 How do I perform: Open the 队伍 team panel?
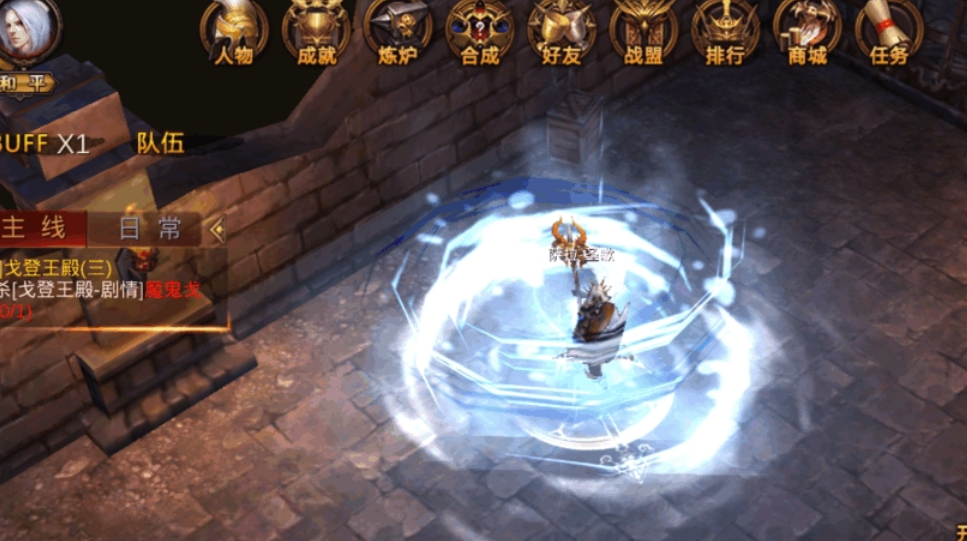tap(160, 143)
